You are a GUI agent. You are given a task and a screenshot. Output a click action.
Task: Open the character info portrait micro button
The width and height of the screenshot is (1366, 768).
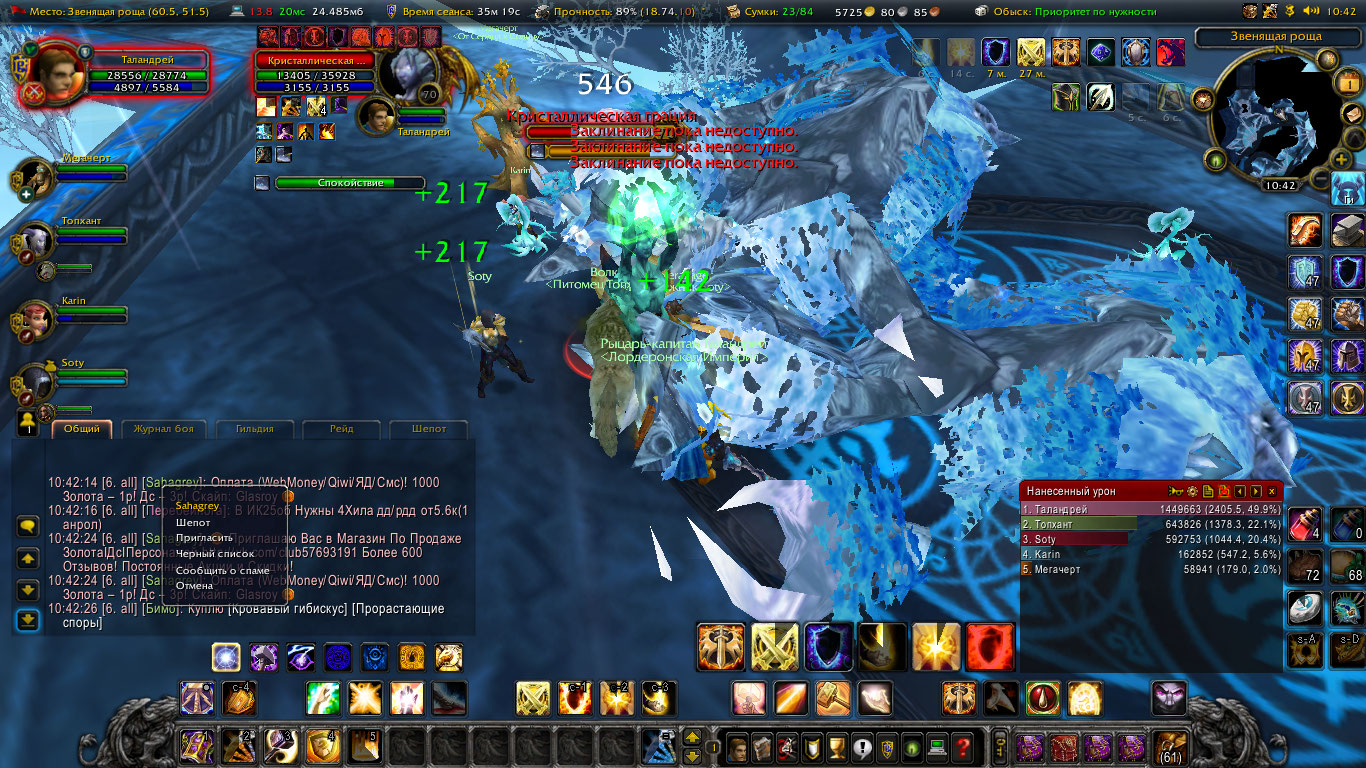(x=737, y=746)
